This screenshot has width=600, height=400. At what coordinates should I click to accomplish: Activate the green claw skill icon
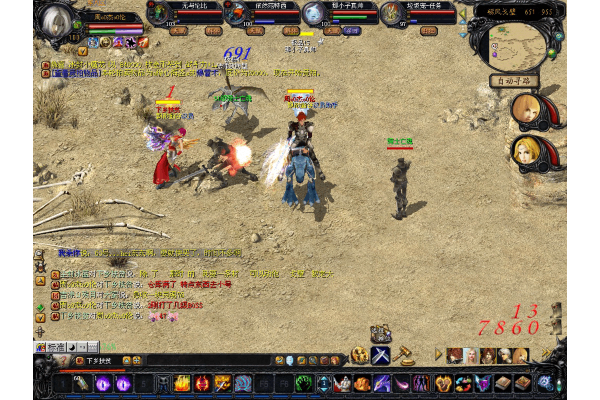click(x=303, y=383)
